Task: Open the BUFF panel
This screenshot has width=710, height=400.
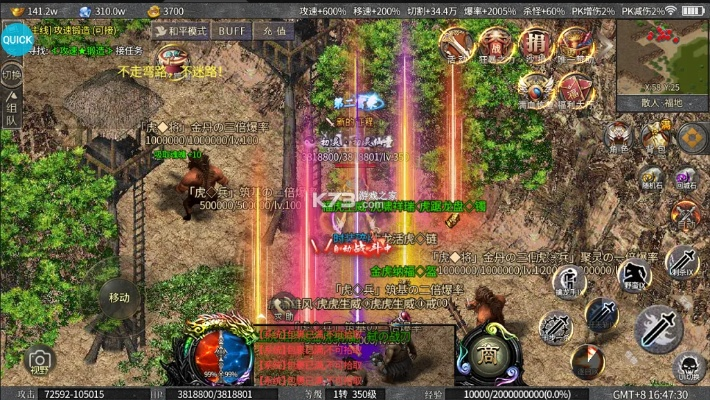Action: pos(232,31)
